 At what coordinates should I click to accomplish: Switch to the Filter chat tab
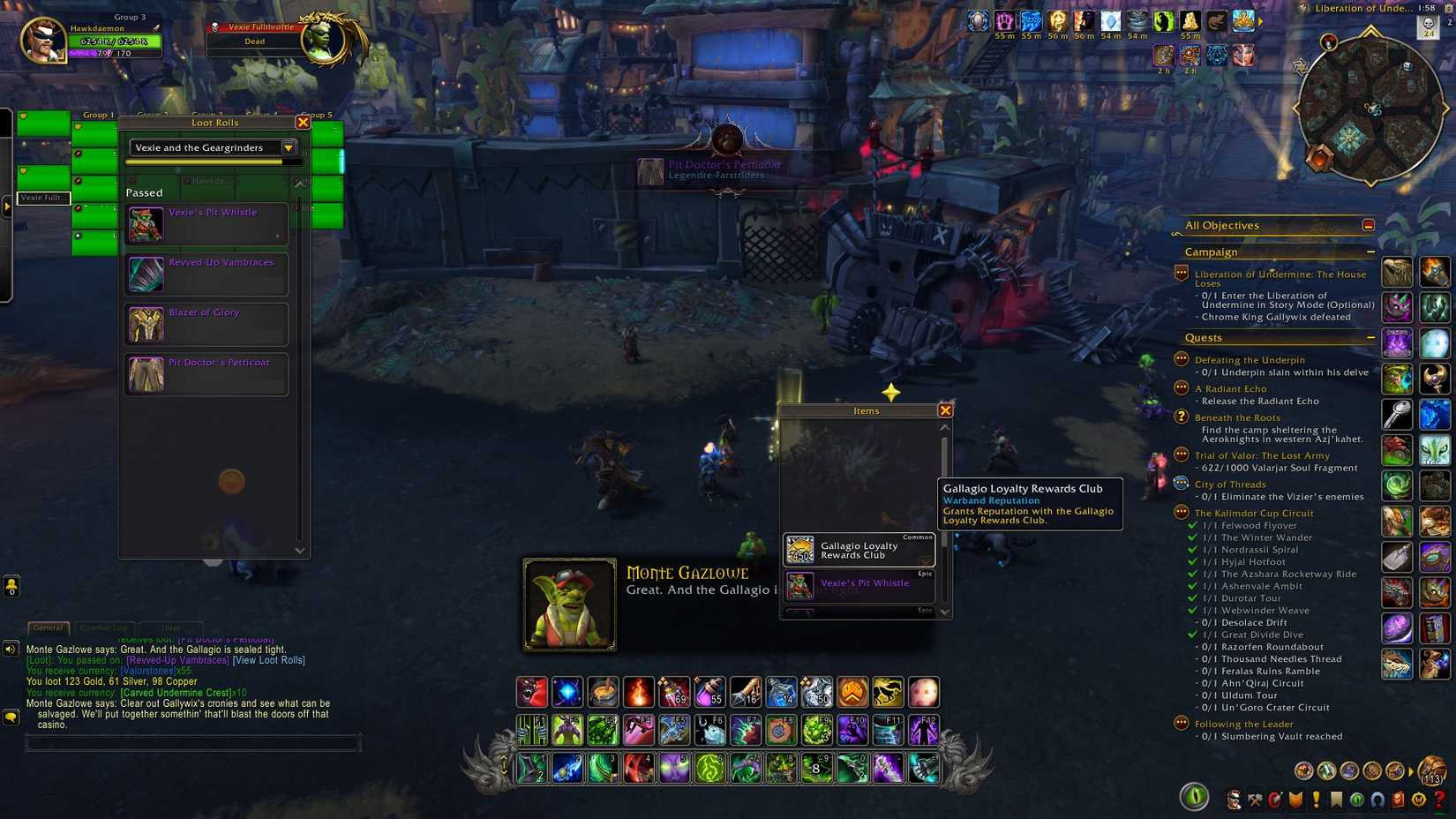point(171,628)
